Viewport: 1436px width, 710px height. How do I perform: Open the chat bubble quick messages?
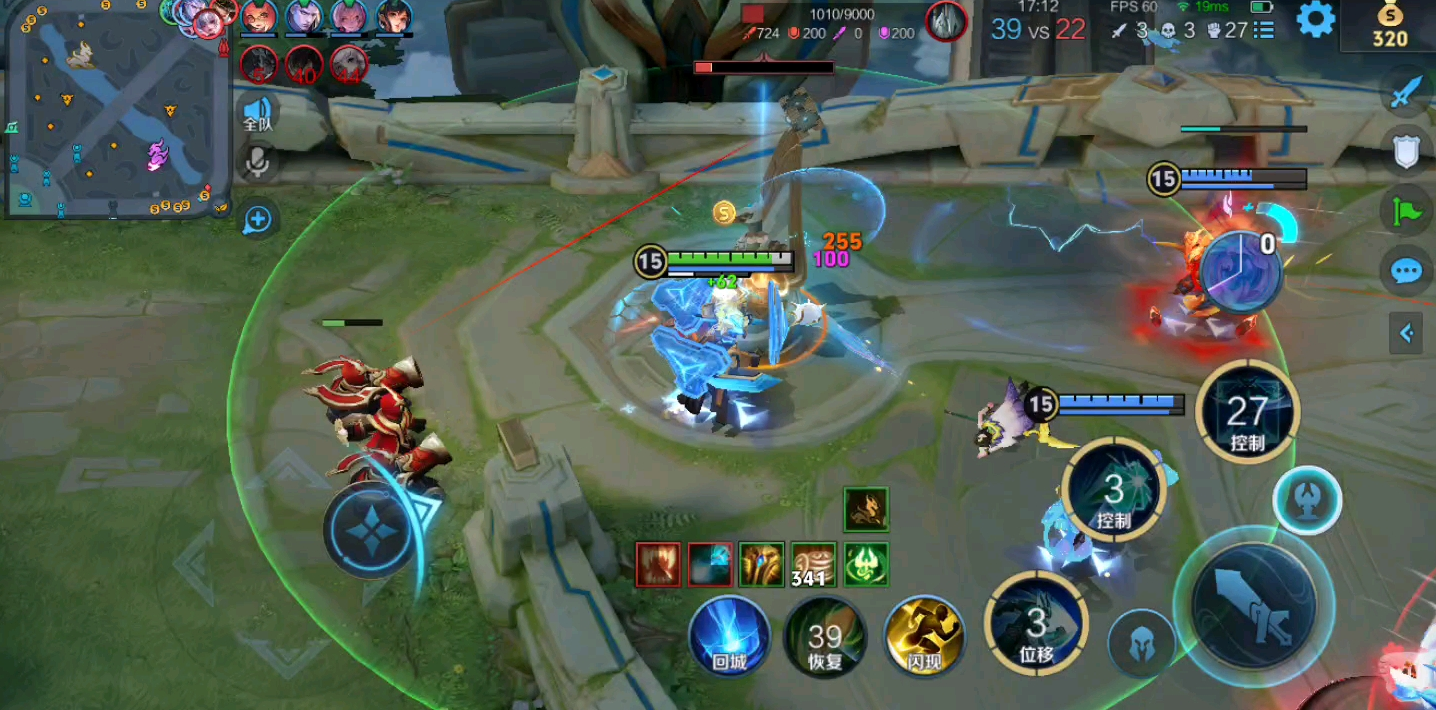1407,271
